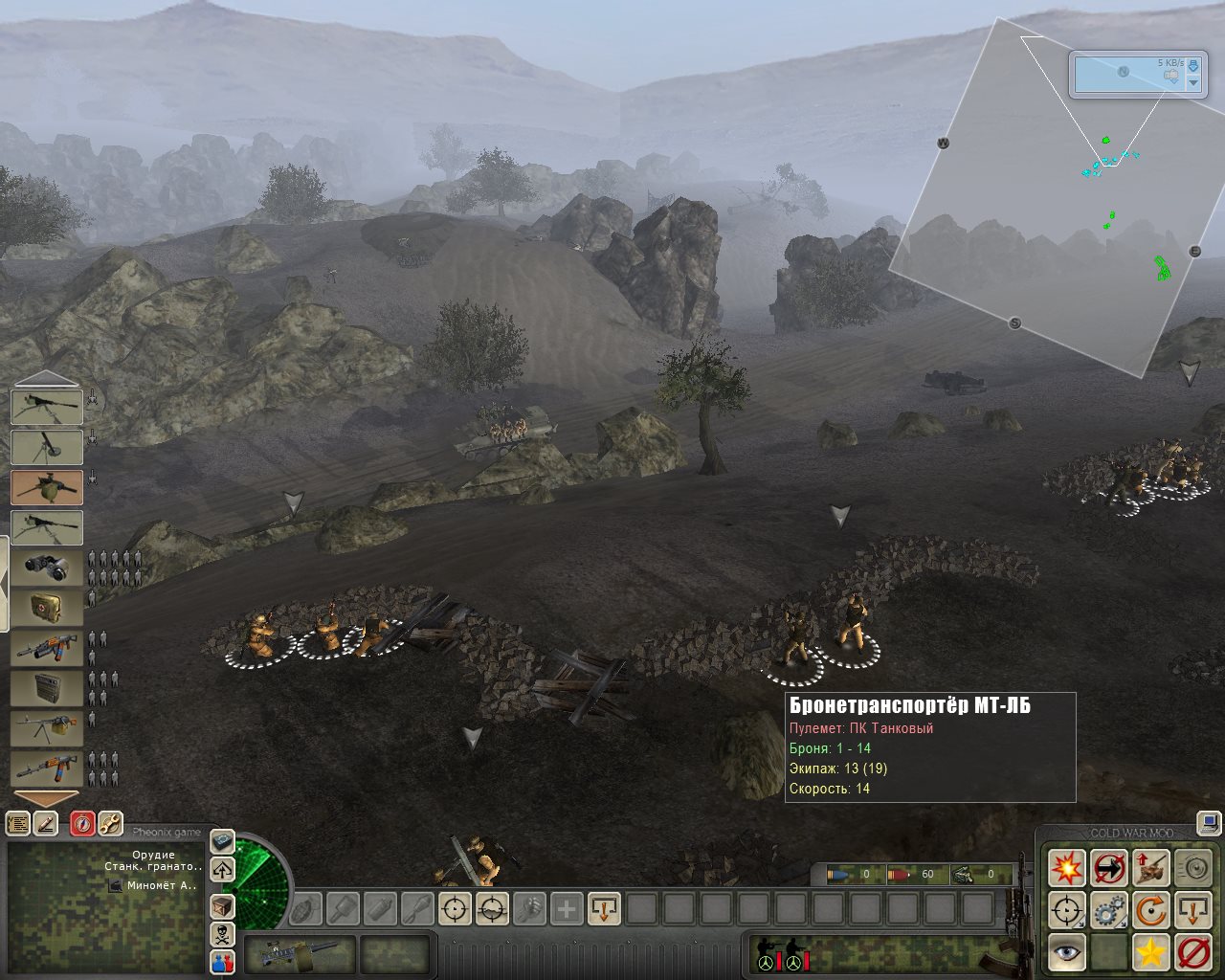Toggle the hold position no-move order
Image resolution: width=1225 pixels, height=980 pixels.
[1108, 868]
